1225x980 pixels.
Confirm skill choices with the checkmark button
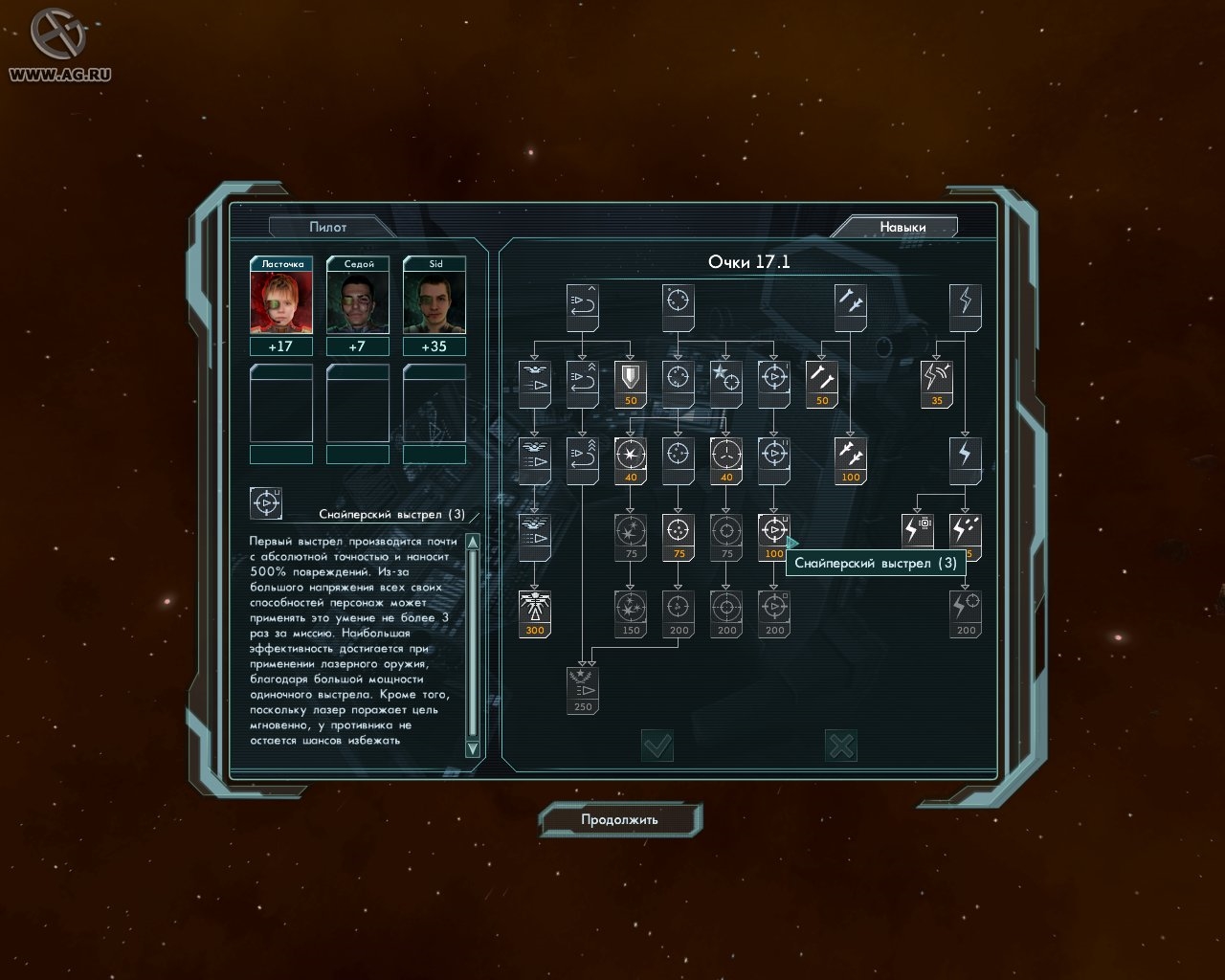point(657,746)
